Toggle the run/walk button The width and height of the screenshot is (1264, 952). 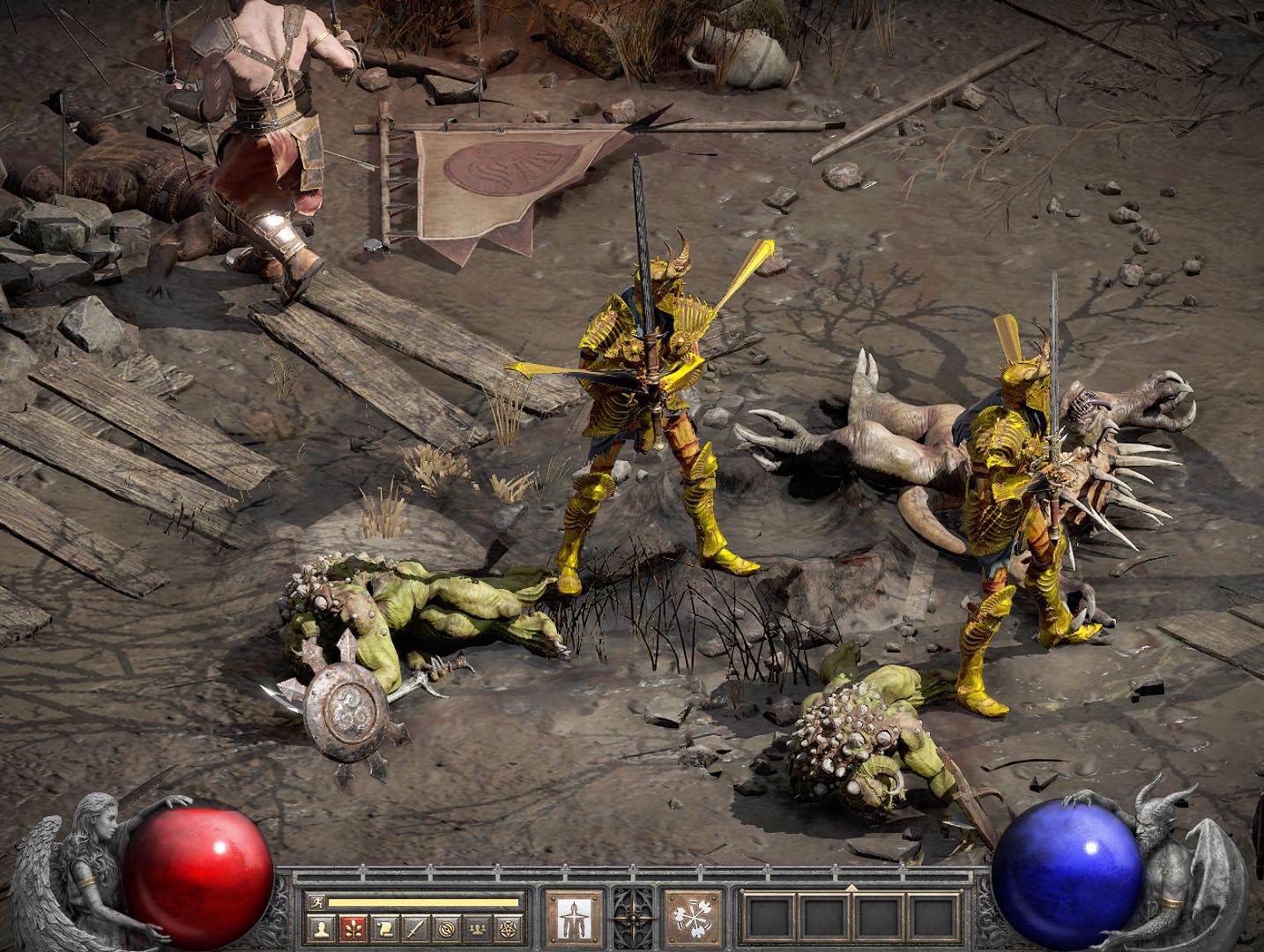coord(316,903)
